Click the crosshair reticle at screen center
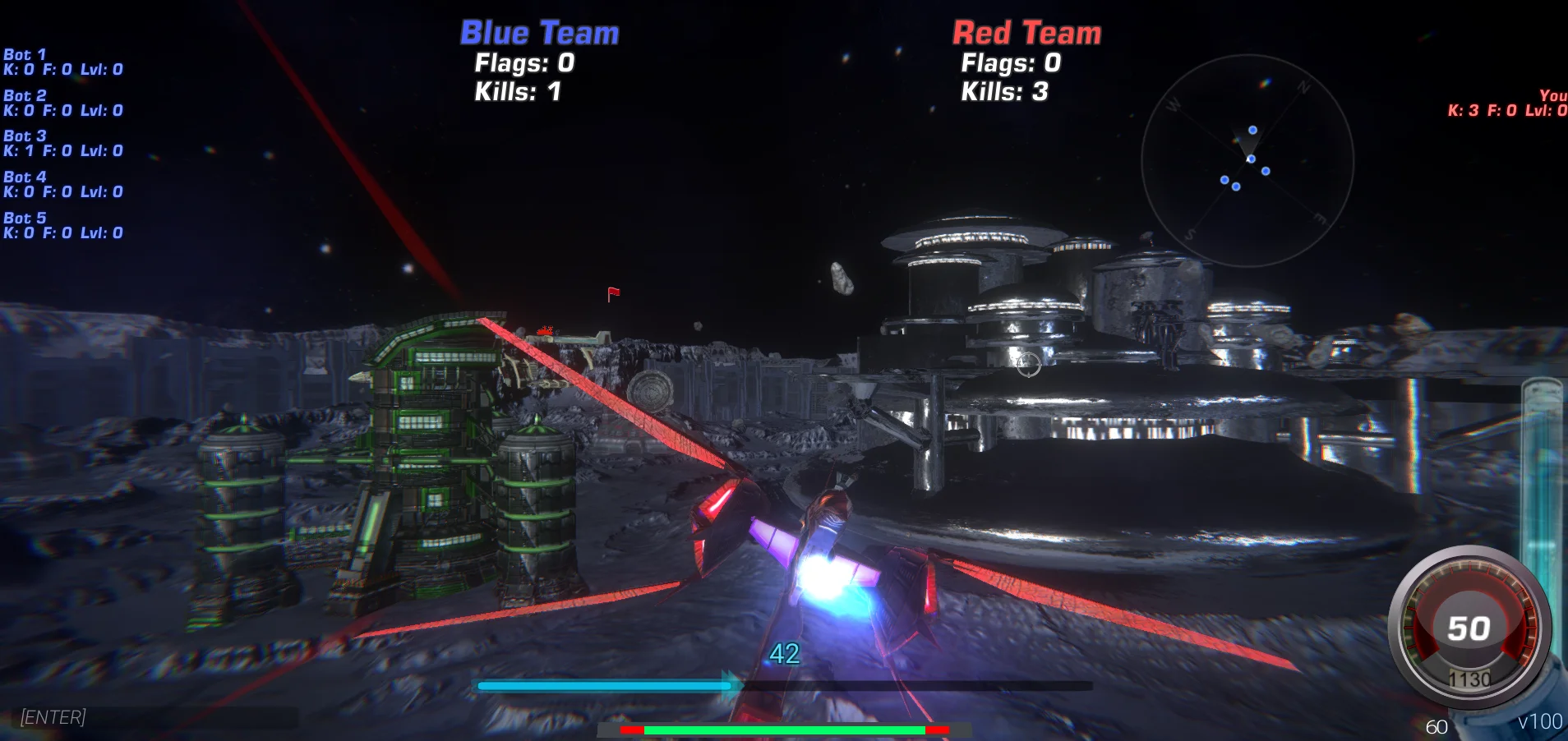This screenshot has width=1568, height=741. tap(1030, 366)
